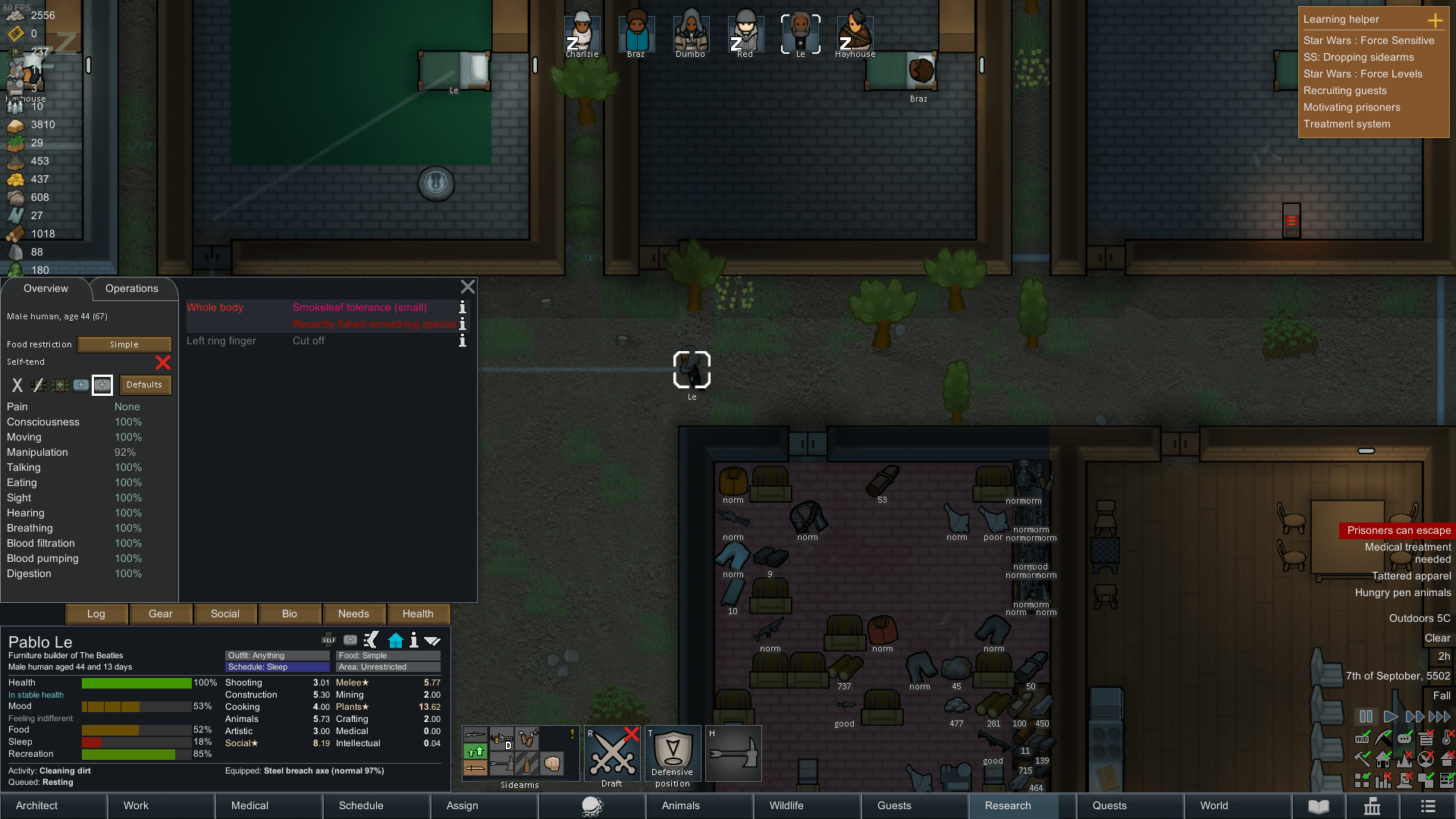Open the Recruiting guests learning helper entry
This screenshot has height=819, width=1456.
pyautogui.click(x=1345, y=90)
